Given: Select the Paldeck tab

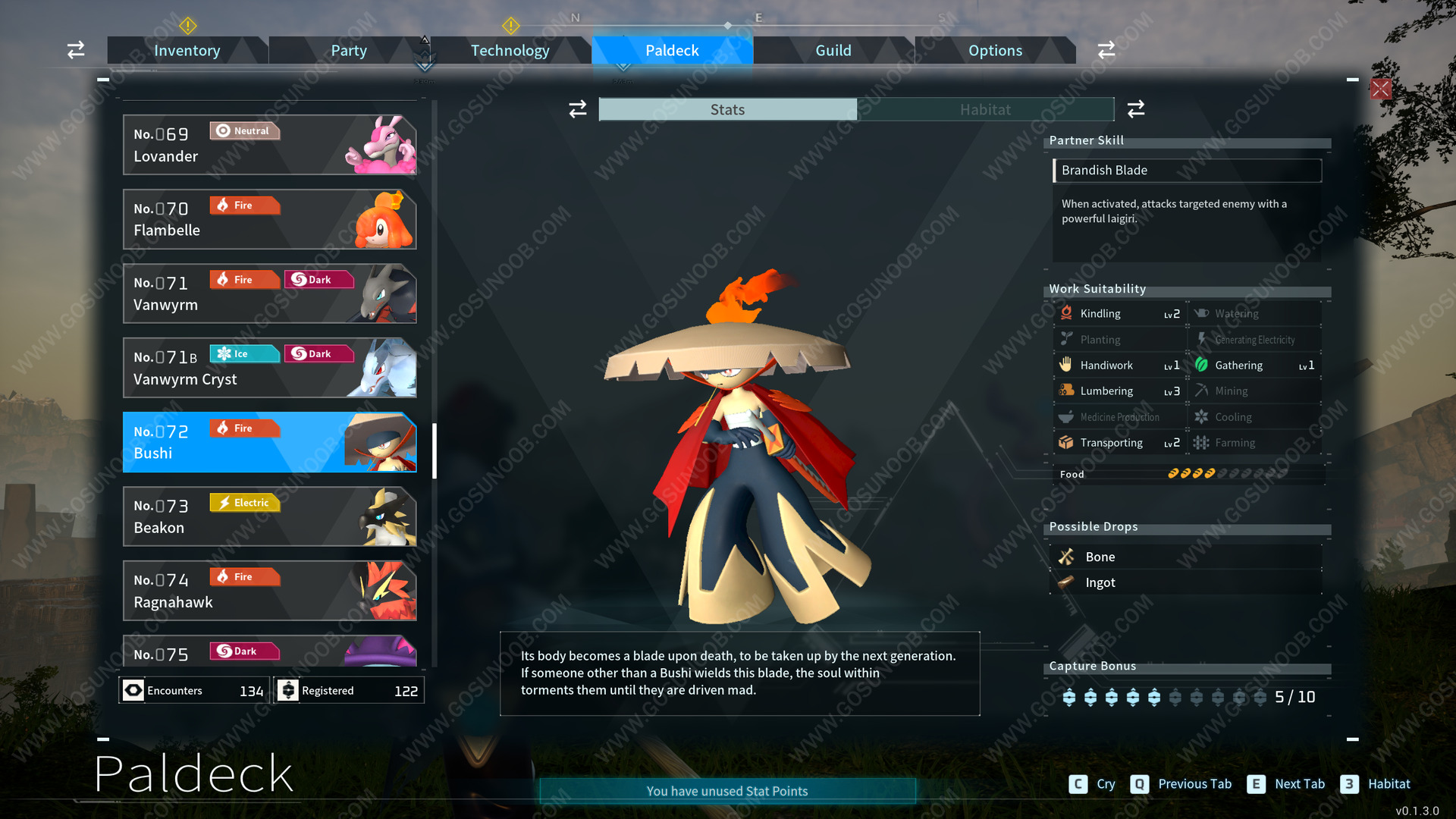Looking at the screenshot, I should (x=672, y=51).
